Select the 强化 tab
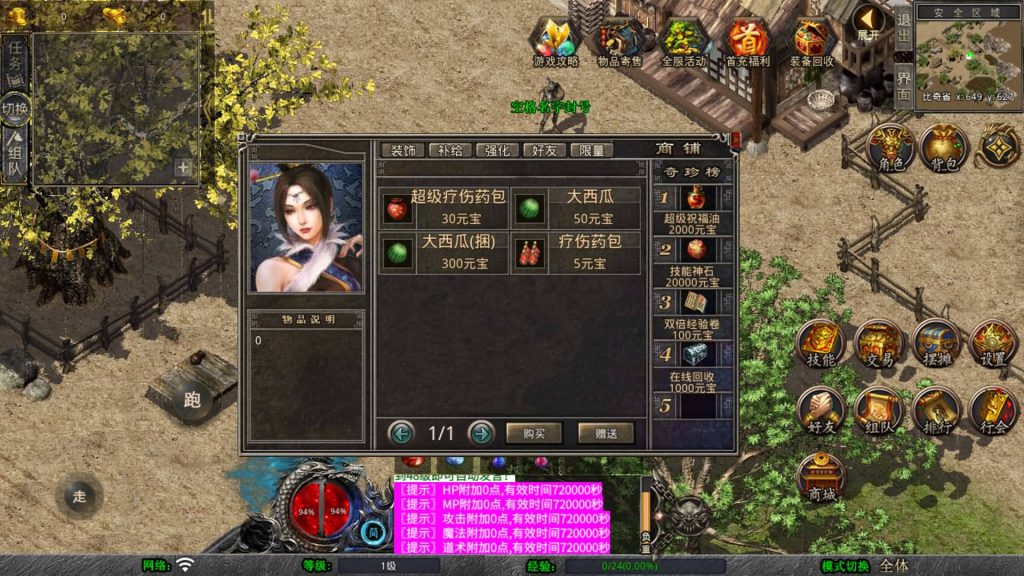This screenshot has height=576, width=1024. (497, 150)
